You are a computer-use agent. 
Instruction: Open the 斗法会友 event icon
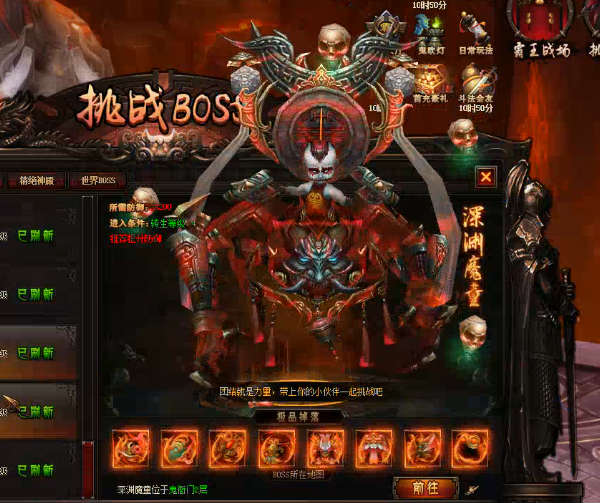point(478,78)
